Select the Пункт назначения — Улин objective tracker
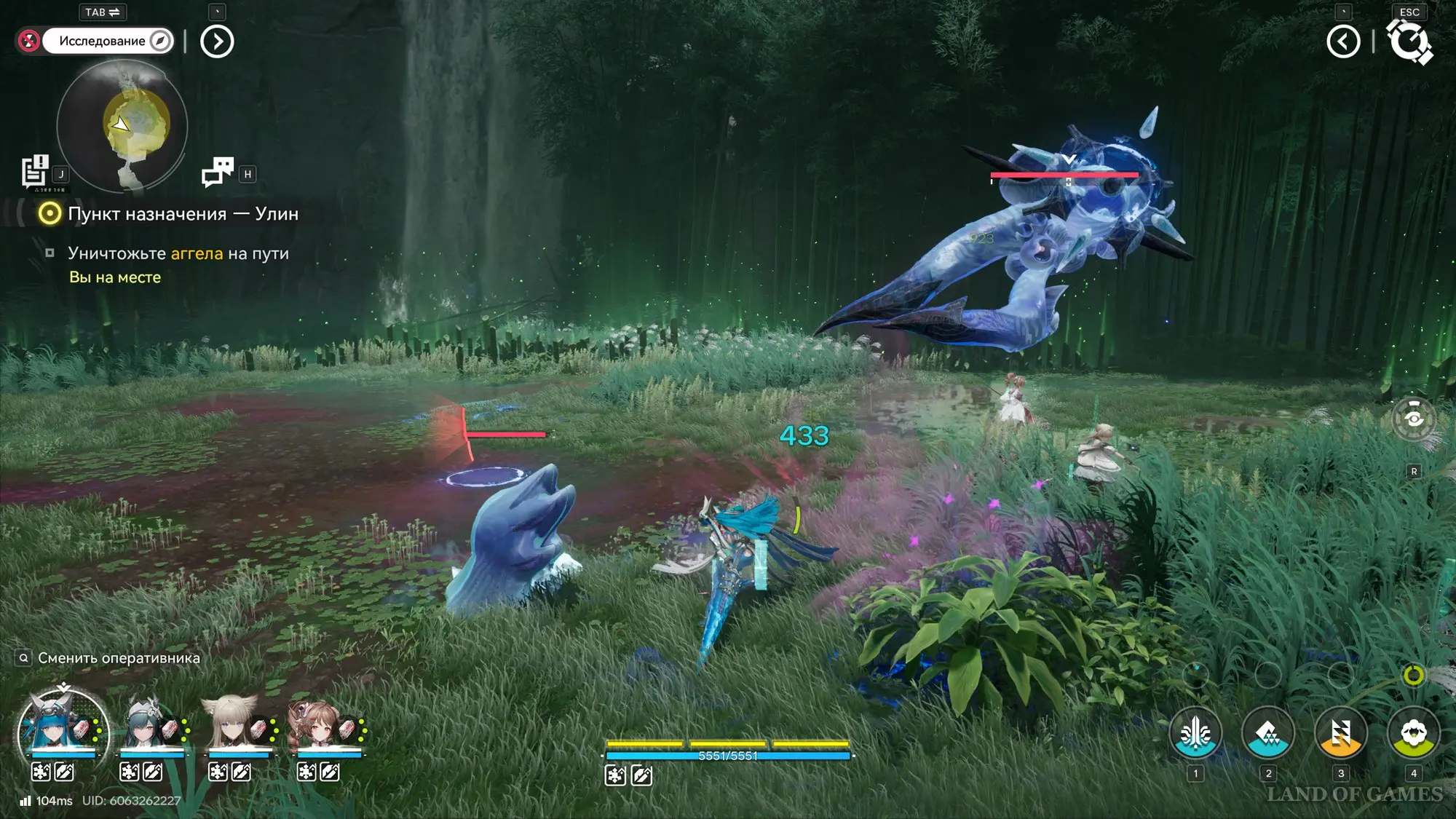 (182, 213)
